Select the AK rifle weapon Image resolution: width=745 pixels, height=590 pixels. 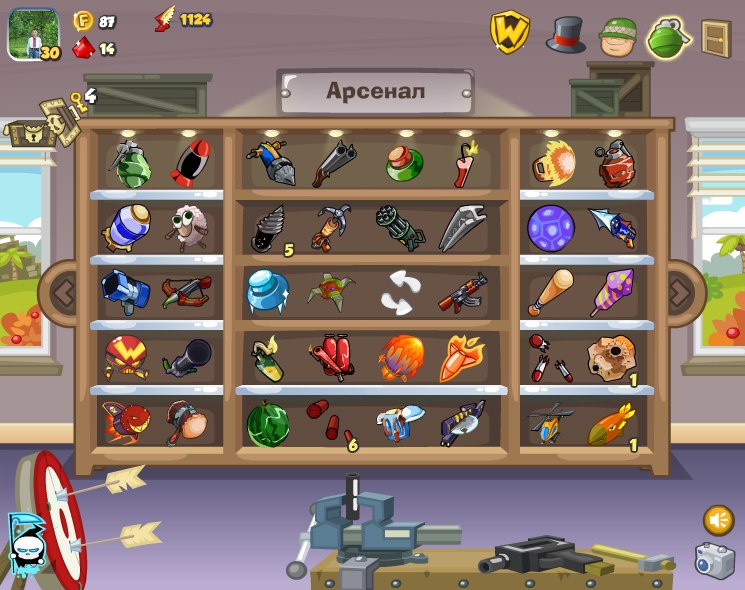coord(461,293)
